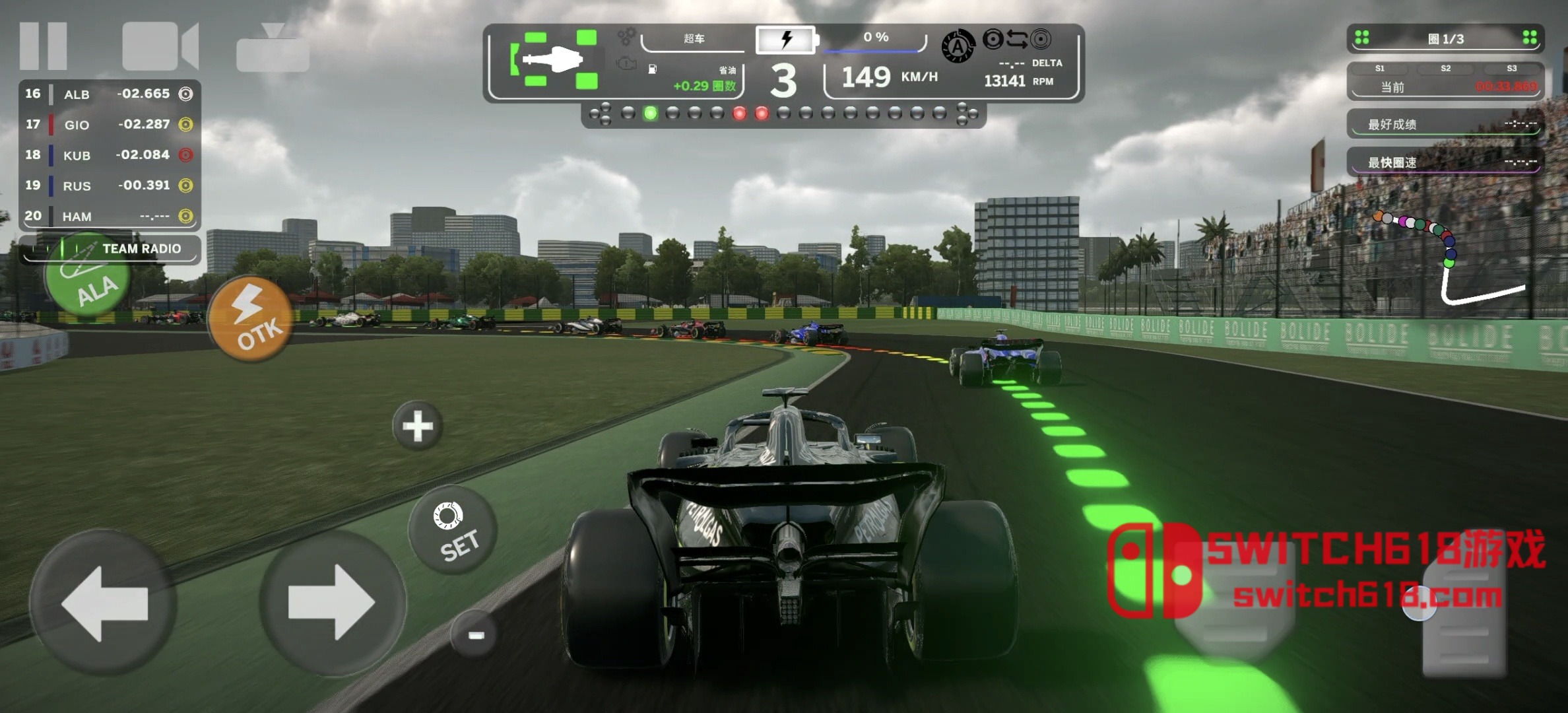This screenshot has width=1568, height=713.
Task: Toggle the circled A automatic gearbox icon
Action: [x=958, y=47]
